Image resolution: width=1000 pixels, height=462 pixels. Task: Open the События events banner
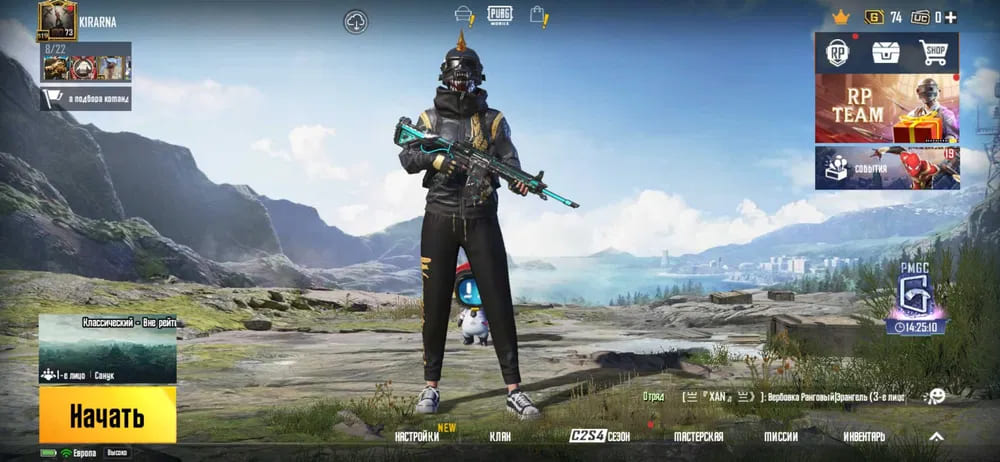(886, 167)
